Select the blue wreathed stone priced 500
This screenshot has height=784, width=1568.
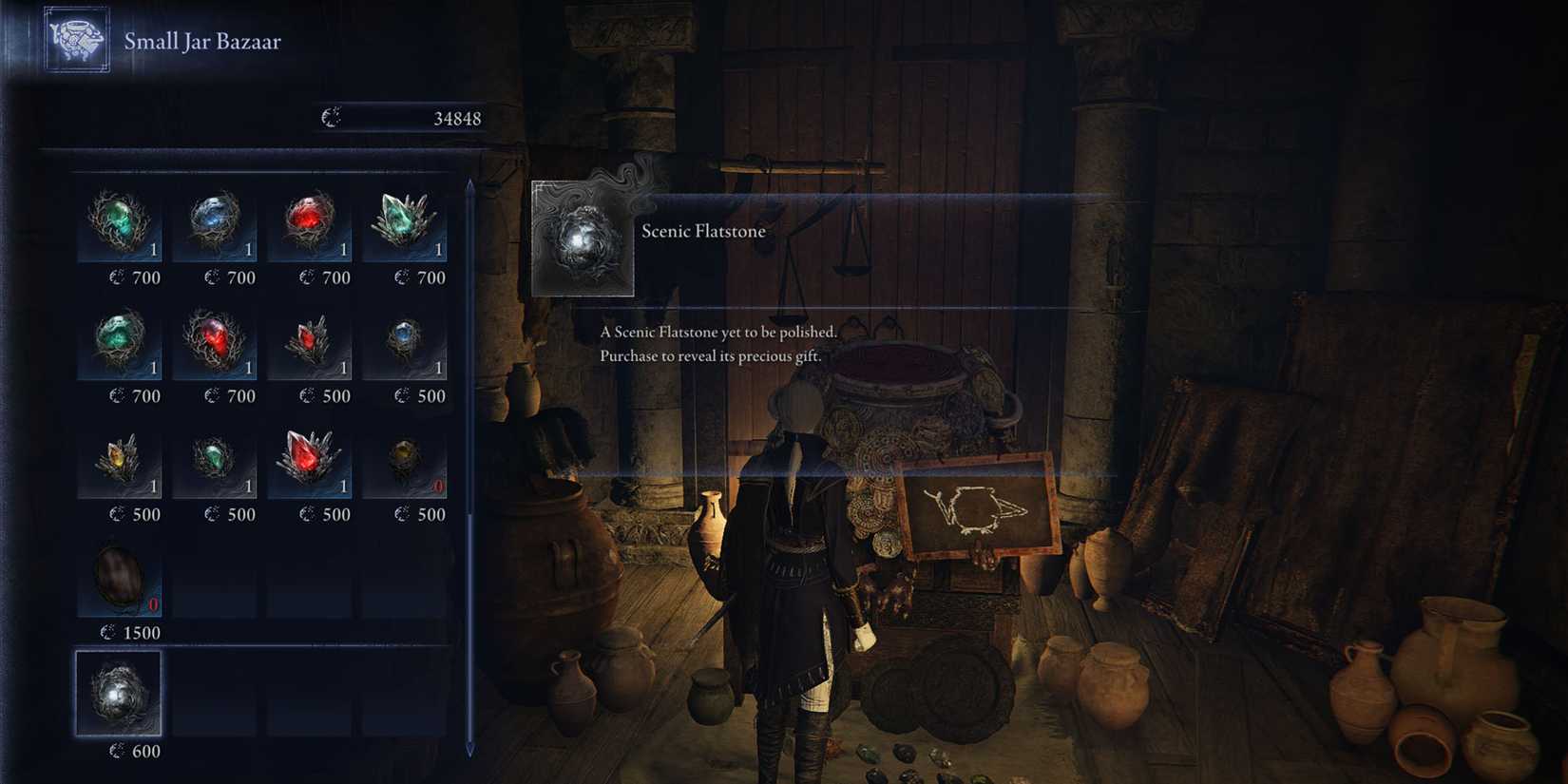tap(409, 342)
